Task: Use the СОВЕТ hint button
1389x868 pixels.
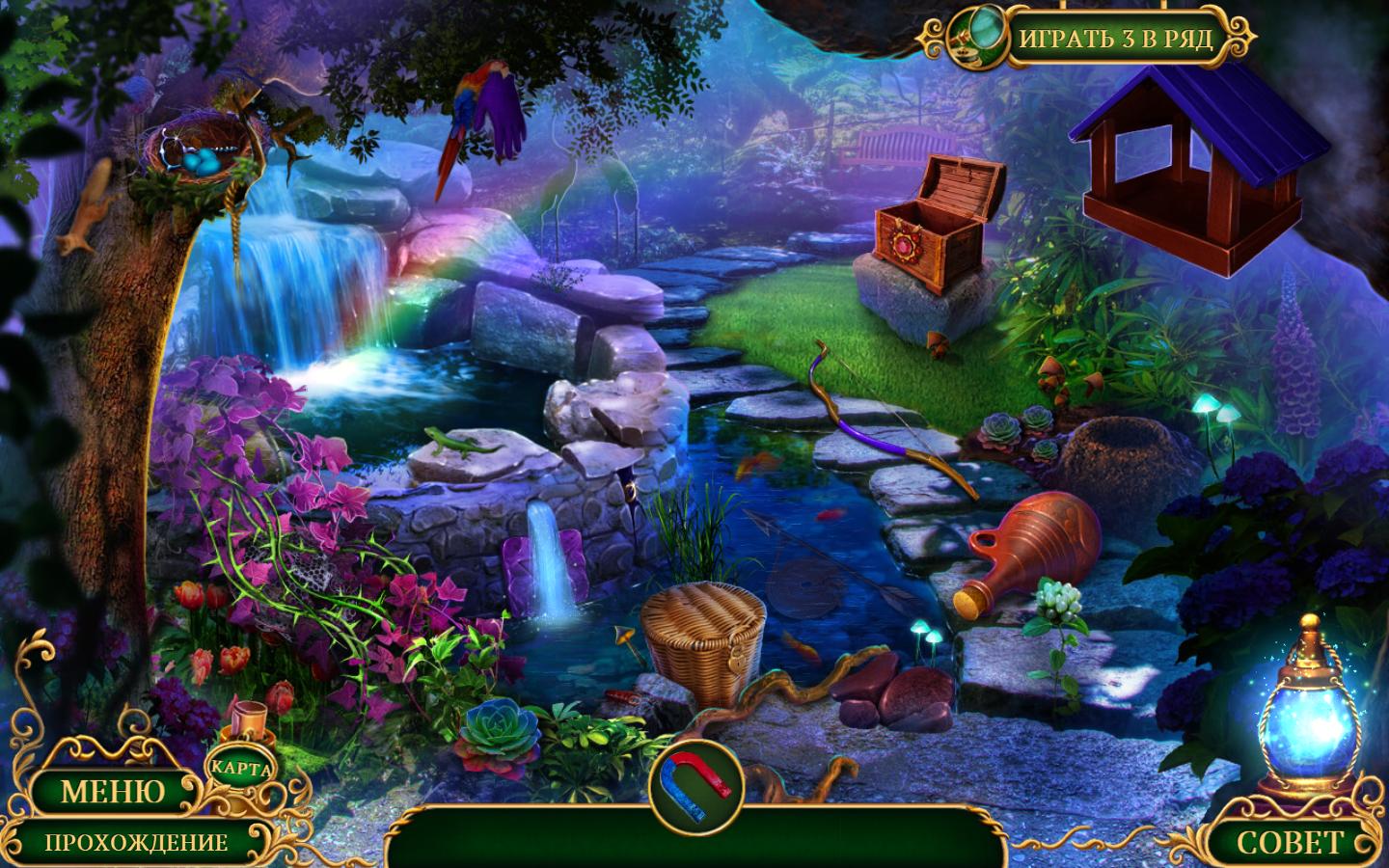Action: point(1289,841)
